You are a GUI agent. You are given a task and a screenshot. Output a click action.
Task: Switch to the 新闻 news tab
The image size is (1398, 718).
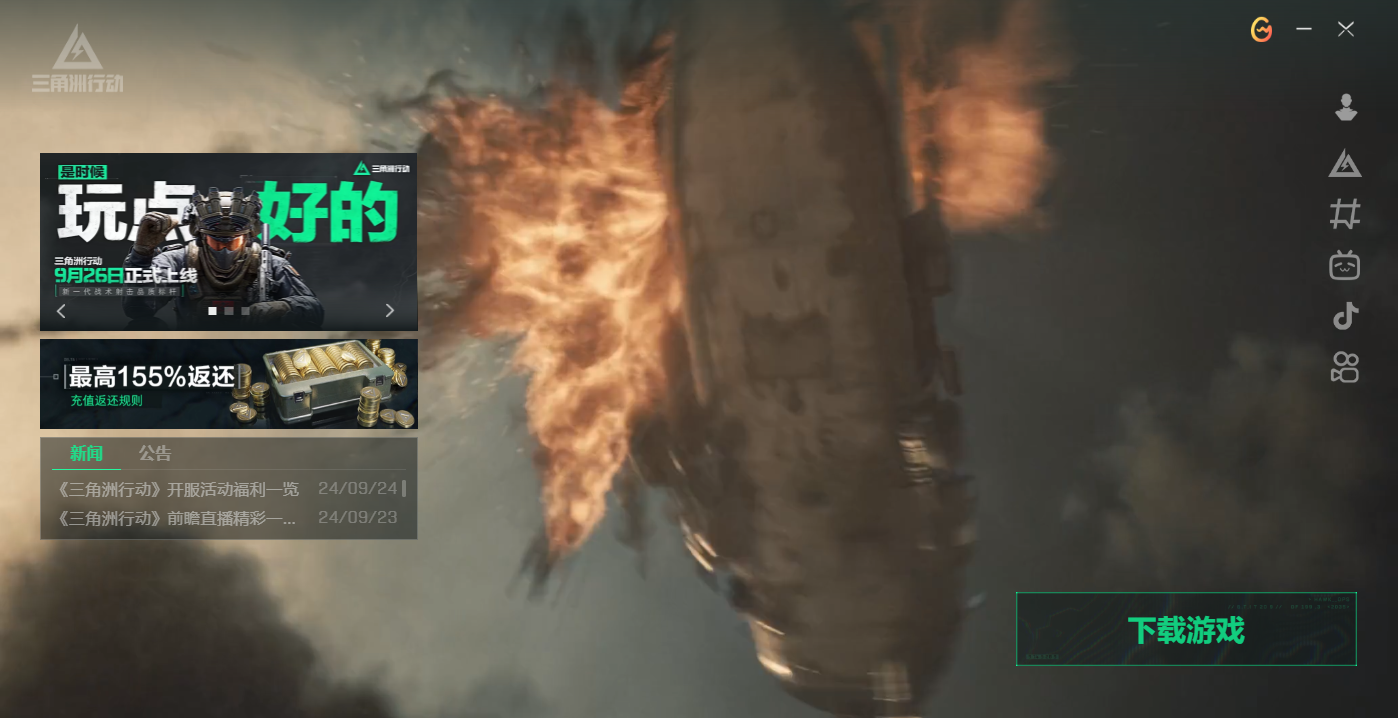click(86, 454)
